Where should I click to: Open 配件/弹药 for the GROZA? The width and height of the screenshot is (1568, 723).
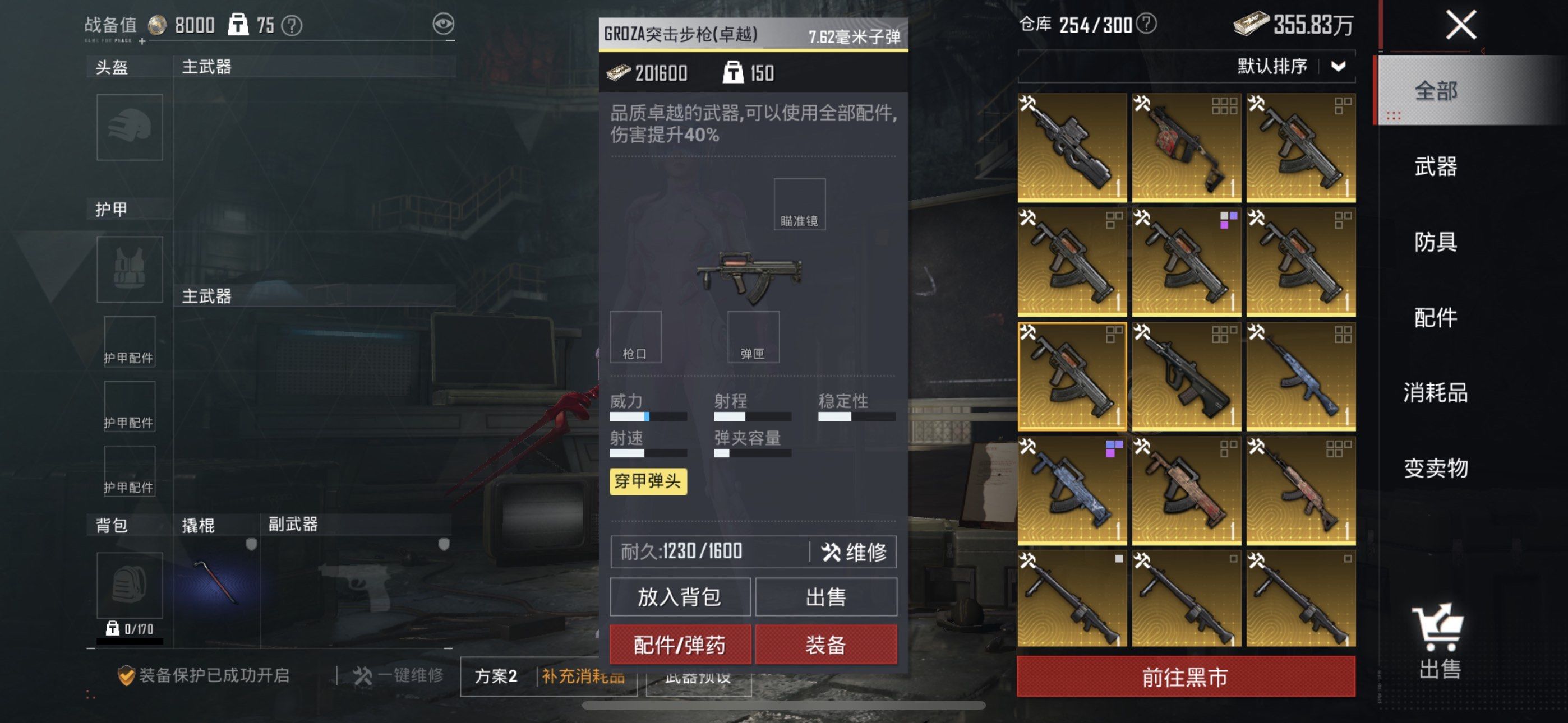680,645
